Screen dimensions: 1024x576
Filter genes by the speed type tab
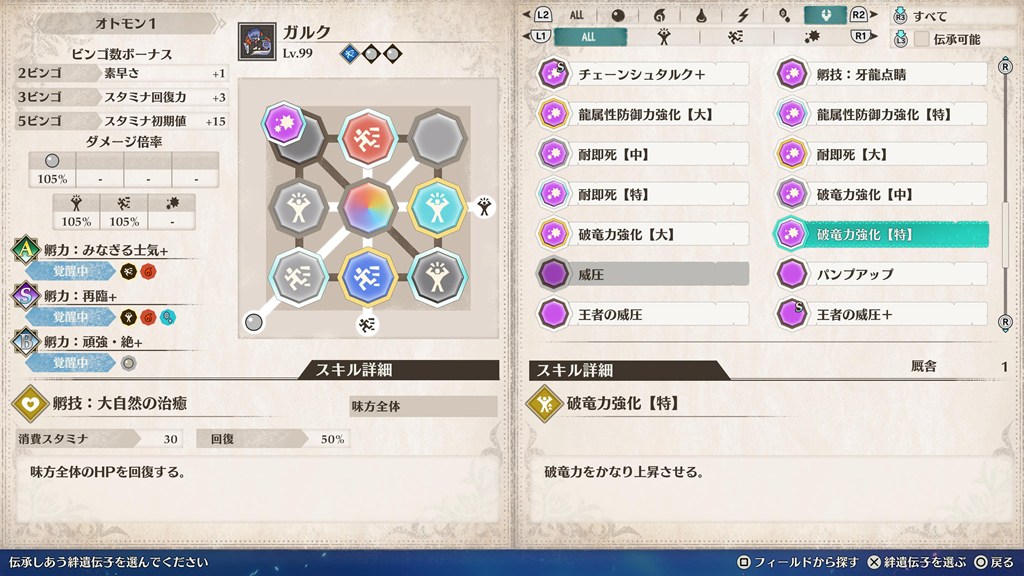[x=735, y=37]
